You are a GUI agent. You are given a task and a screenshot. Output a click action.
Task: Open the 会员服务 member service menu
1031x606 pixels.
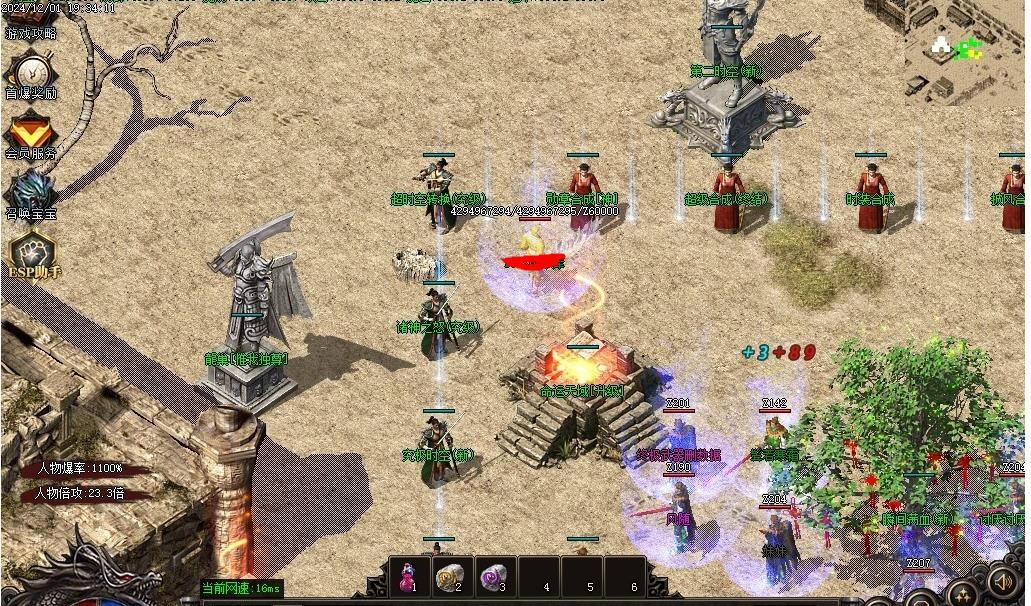[31, 134]
